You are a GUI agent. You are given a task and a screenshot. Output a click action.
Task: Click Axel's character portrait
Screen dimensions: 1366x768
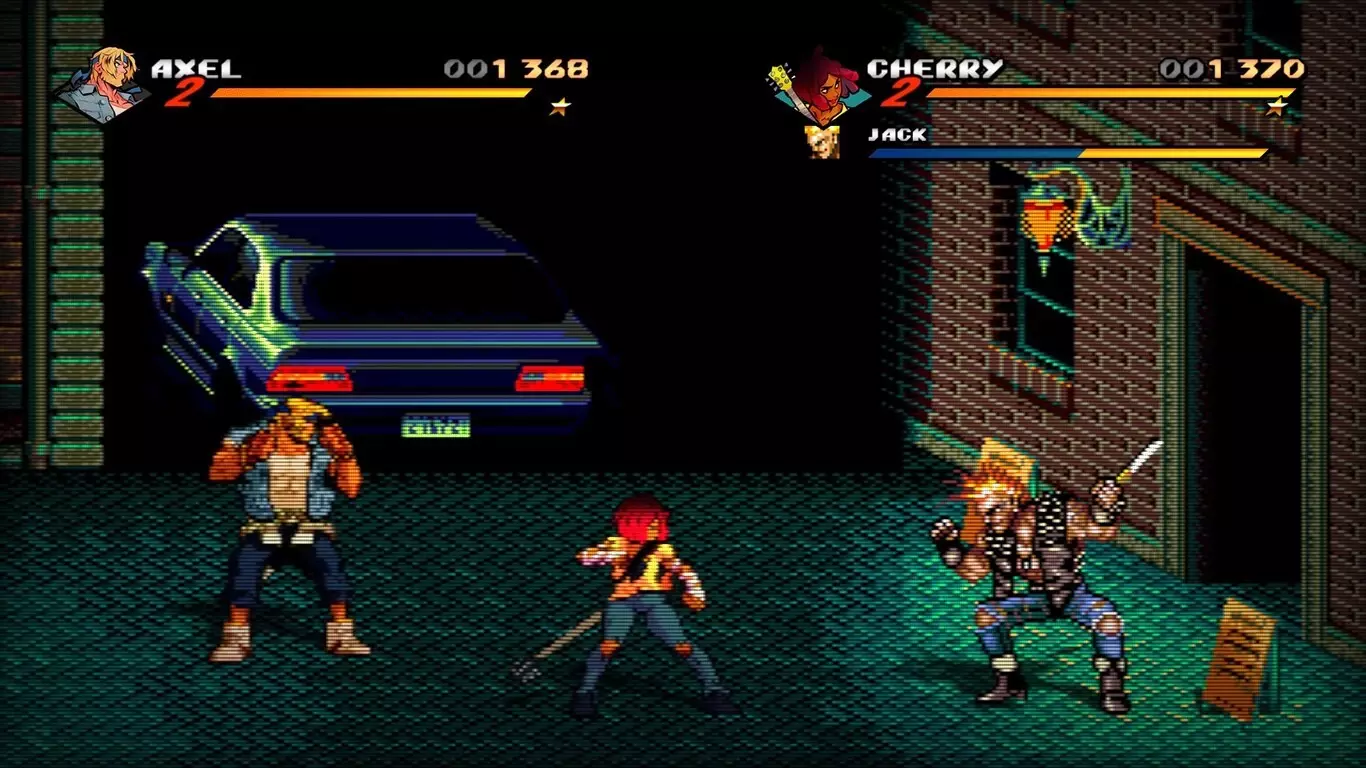[103, 84]
